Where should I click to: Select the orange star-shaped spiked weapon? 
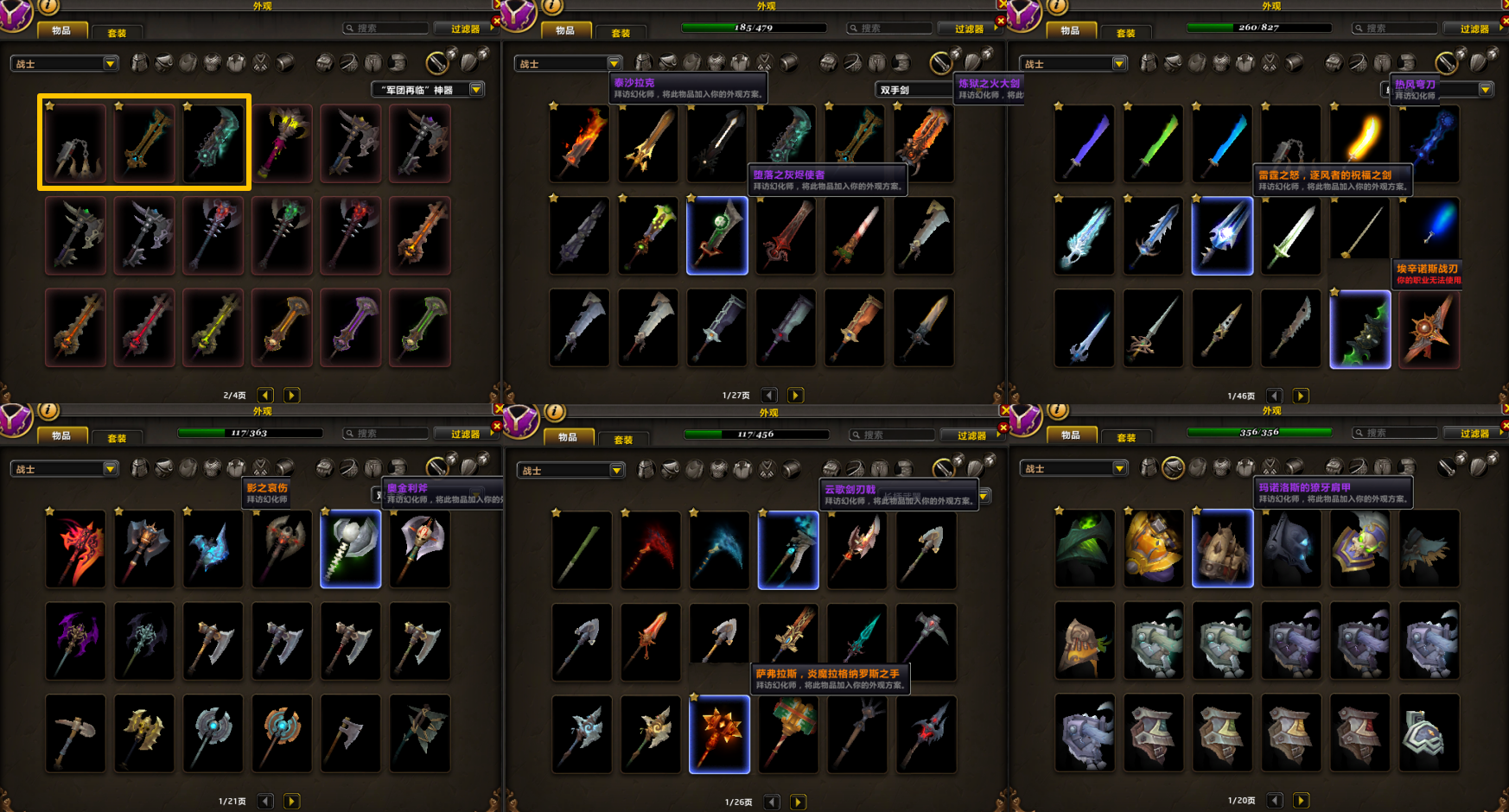tap(1429, 330)
